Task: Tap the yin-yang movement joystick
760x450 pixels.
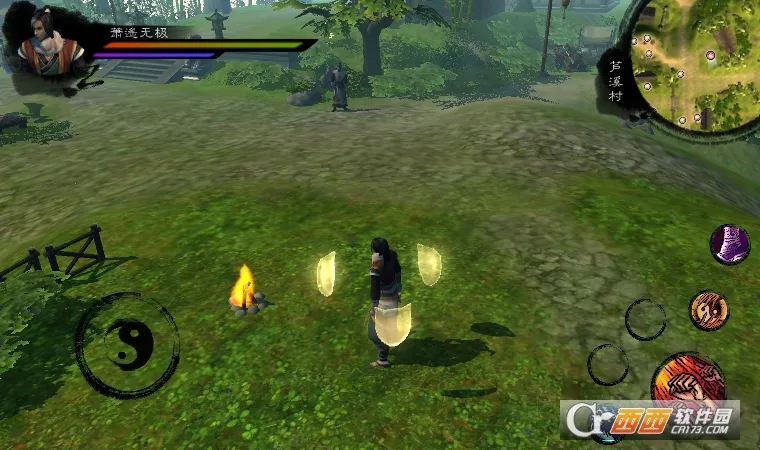Action: (128, 345)
